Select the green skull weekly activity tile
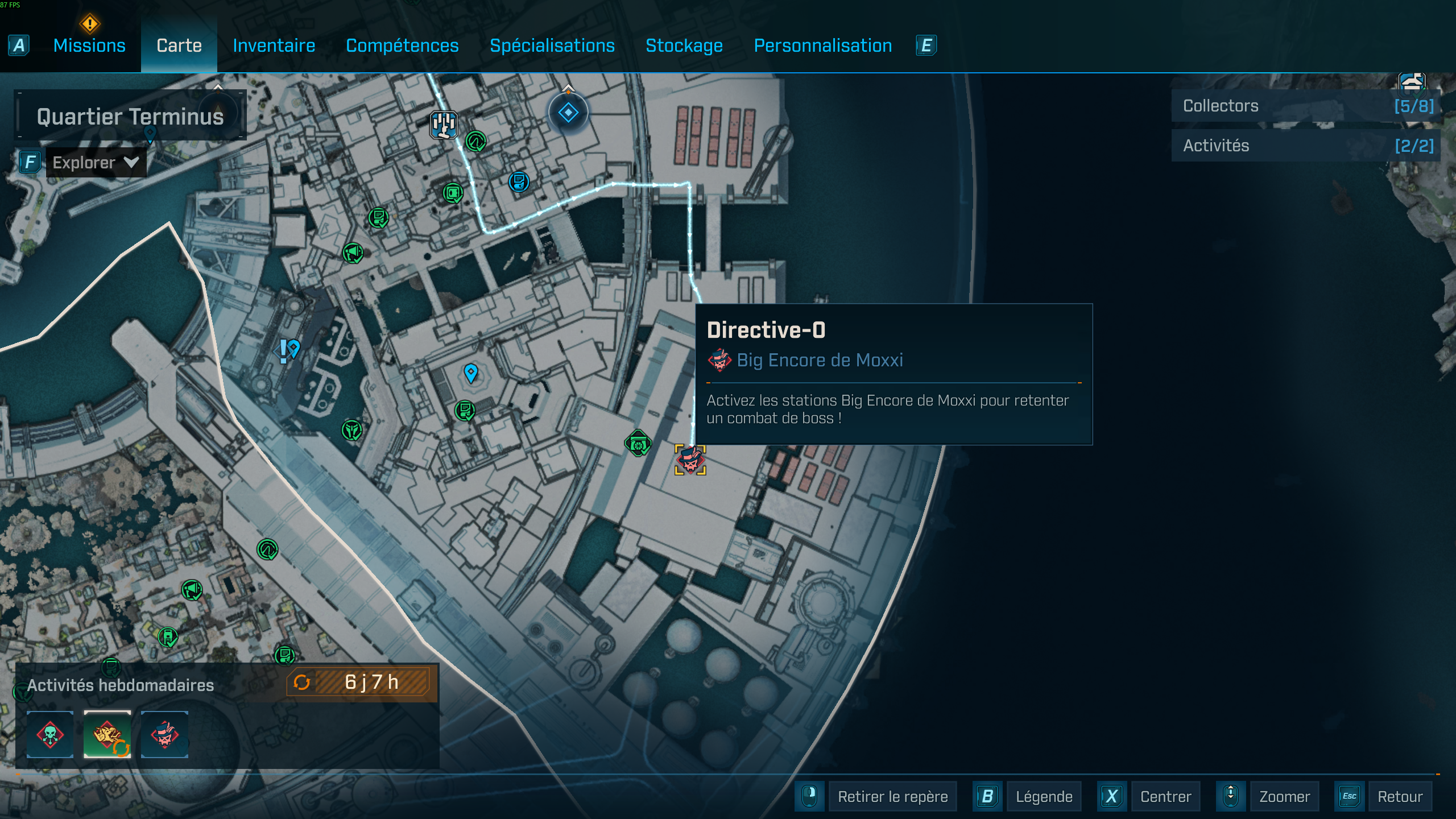This screenshot has width=1456, height=819. [50, 734]
